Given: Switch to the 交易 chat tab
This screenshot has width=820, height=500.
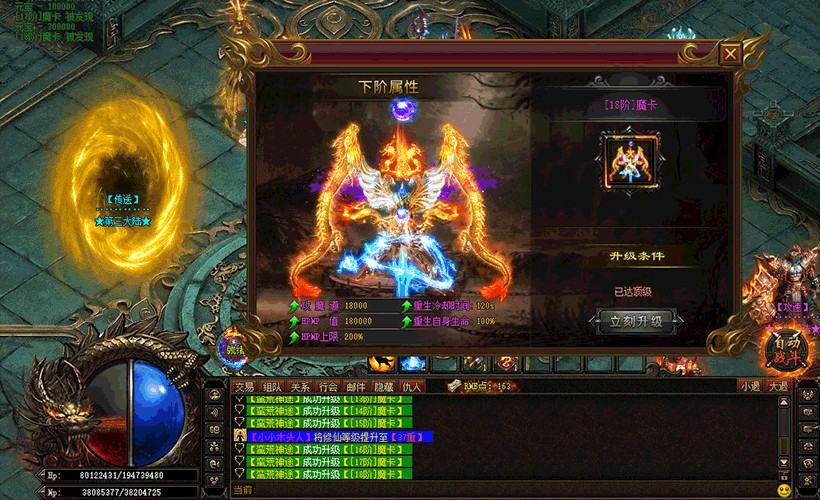Looking at the screenshot, I should point(244,386).
